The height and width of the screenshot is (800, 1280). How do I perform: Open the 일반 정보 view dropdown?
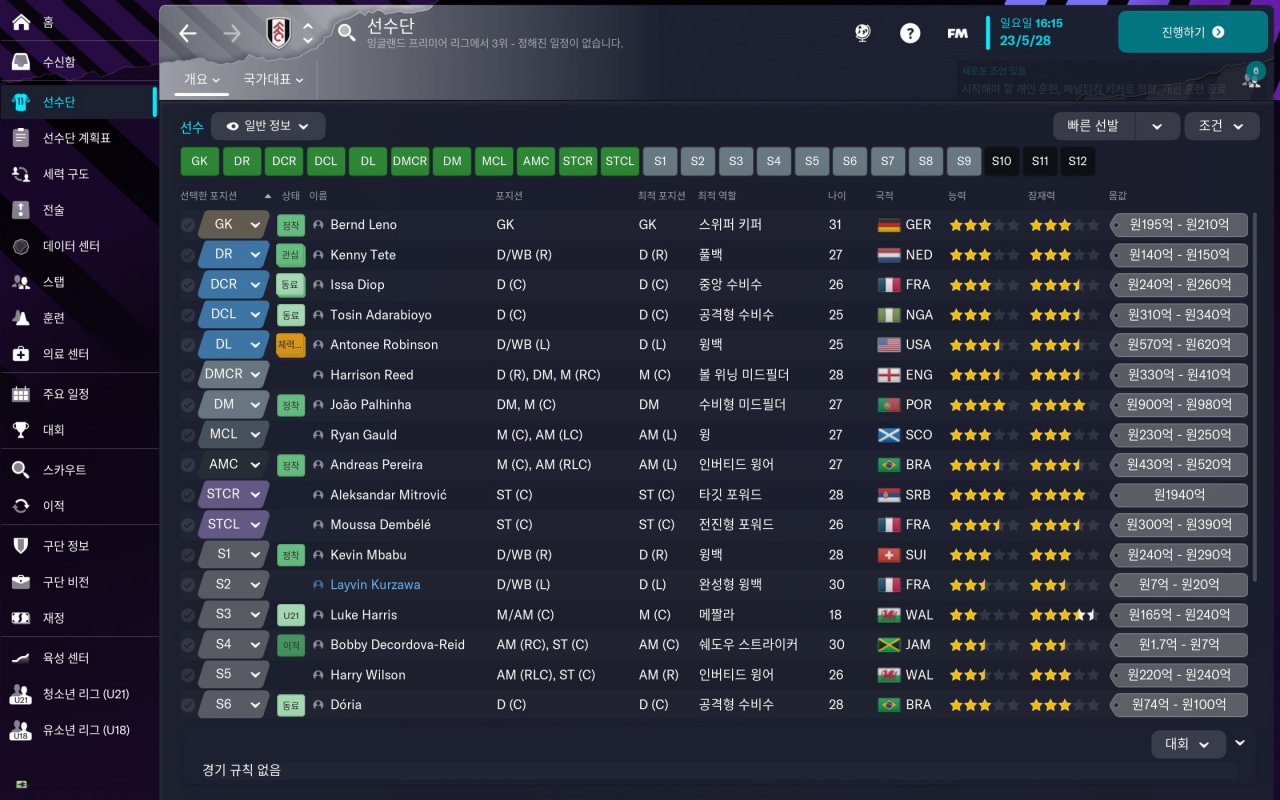[x=268, y=126]
